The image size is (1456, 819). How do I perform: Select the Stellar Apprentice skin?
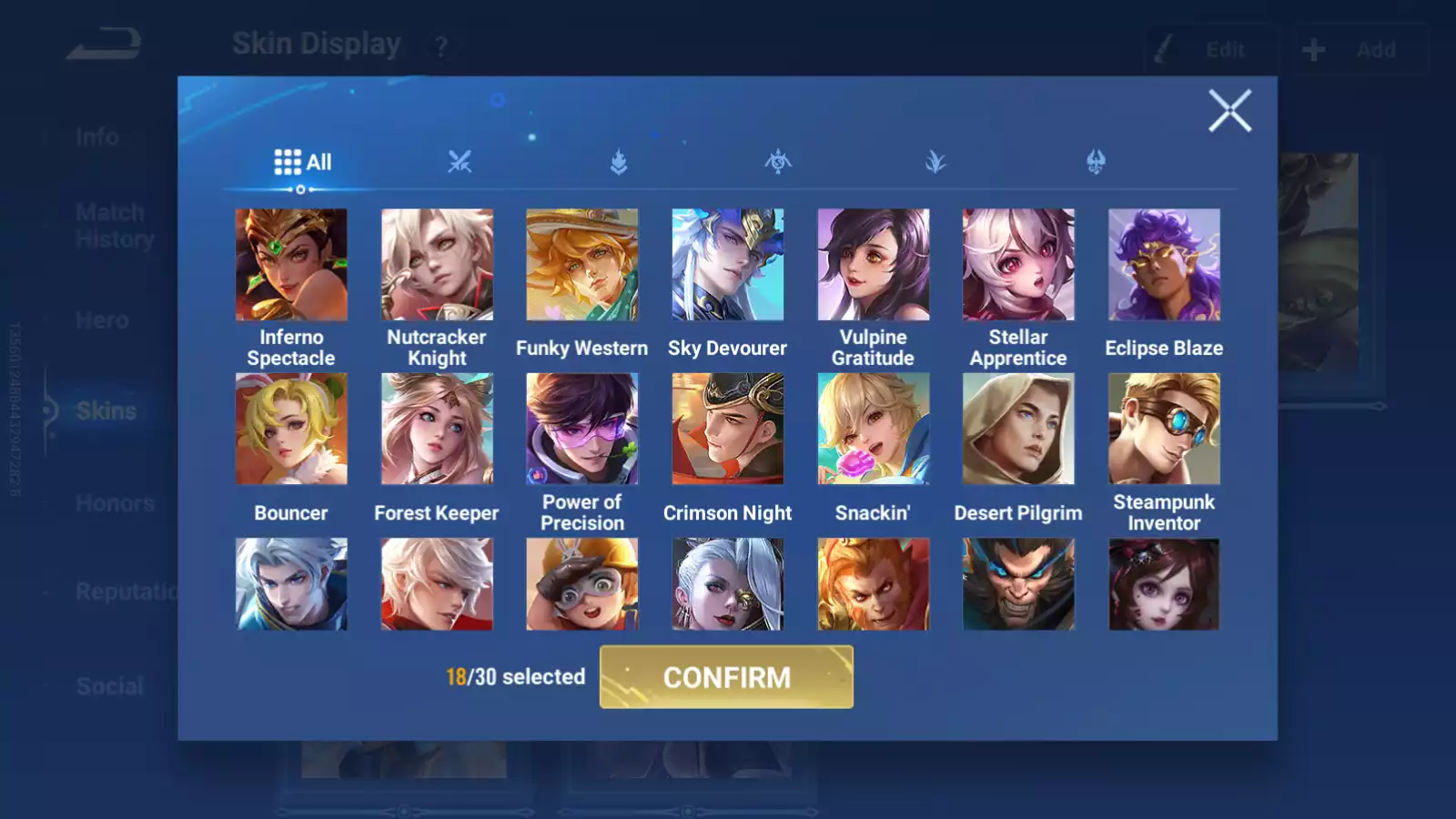[x=1018, y=265]
